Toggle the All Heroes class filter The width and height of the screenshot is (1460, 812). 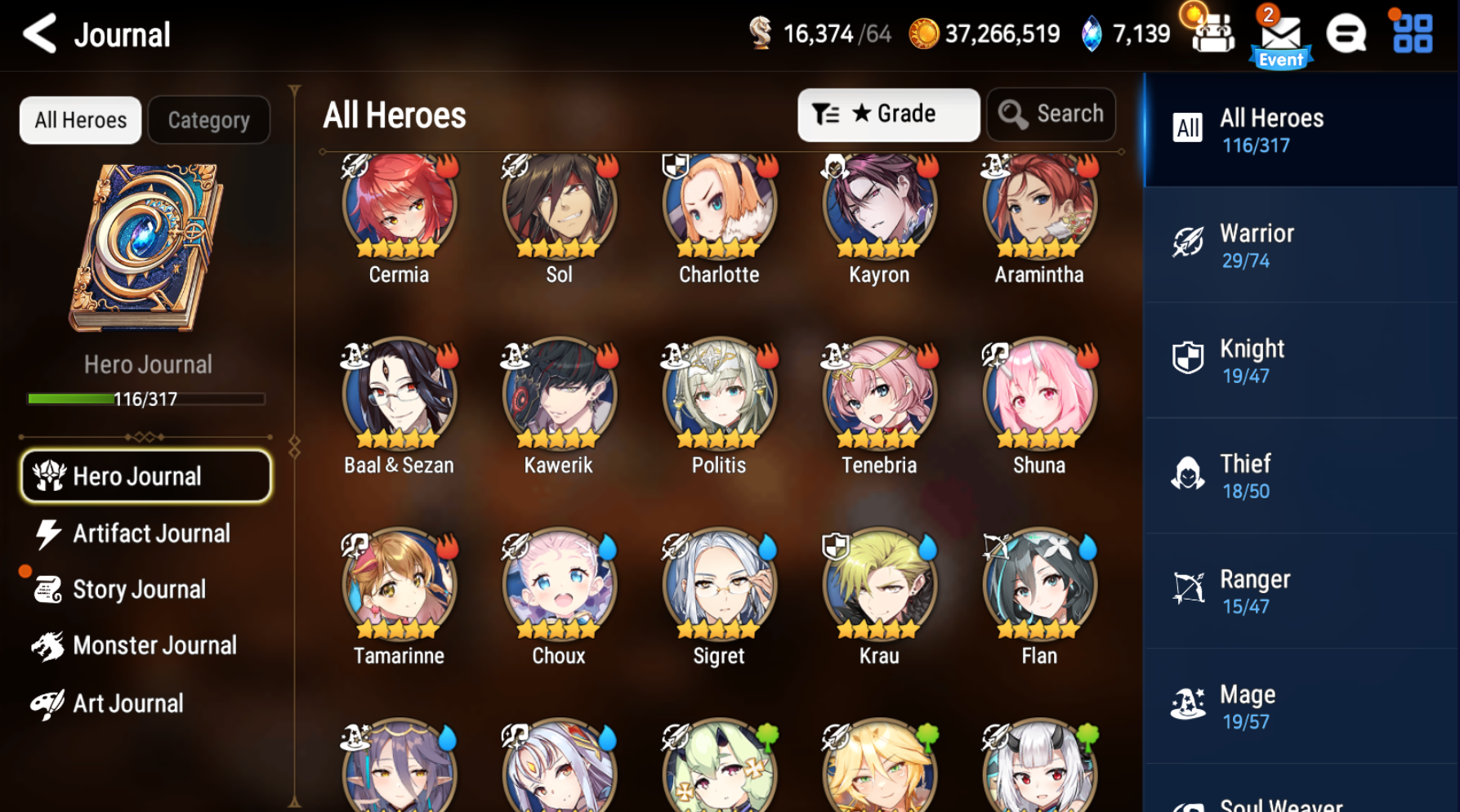[x=1301, y=129]
